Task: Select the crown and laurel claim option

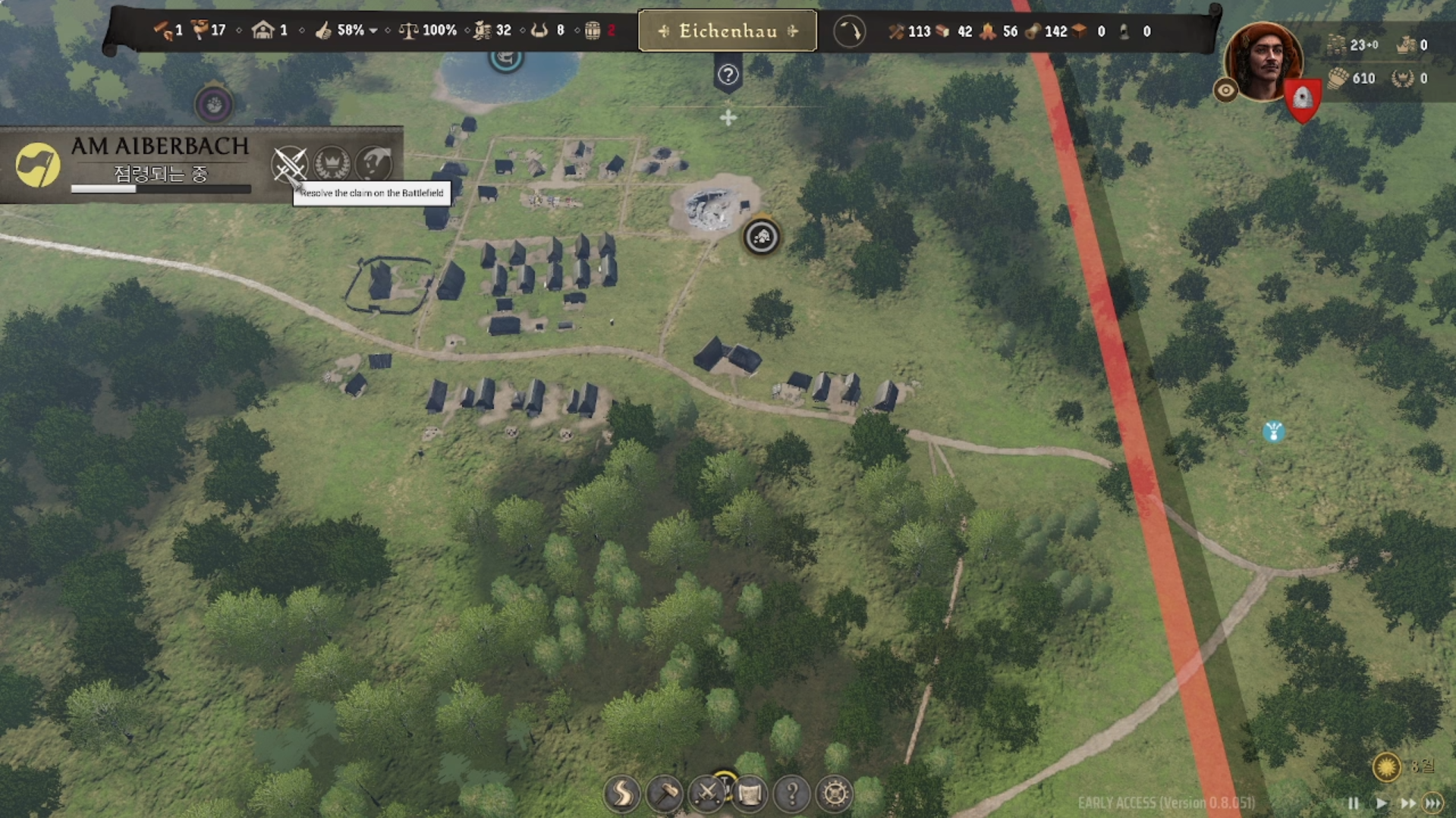Action: pyautogui.click(x=332, y=163)
